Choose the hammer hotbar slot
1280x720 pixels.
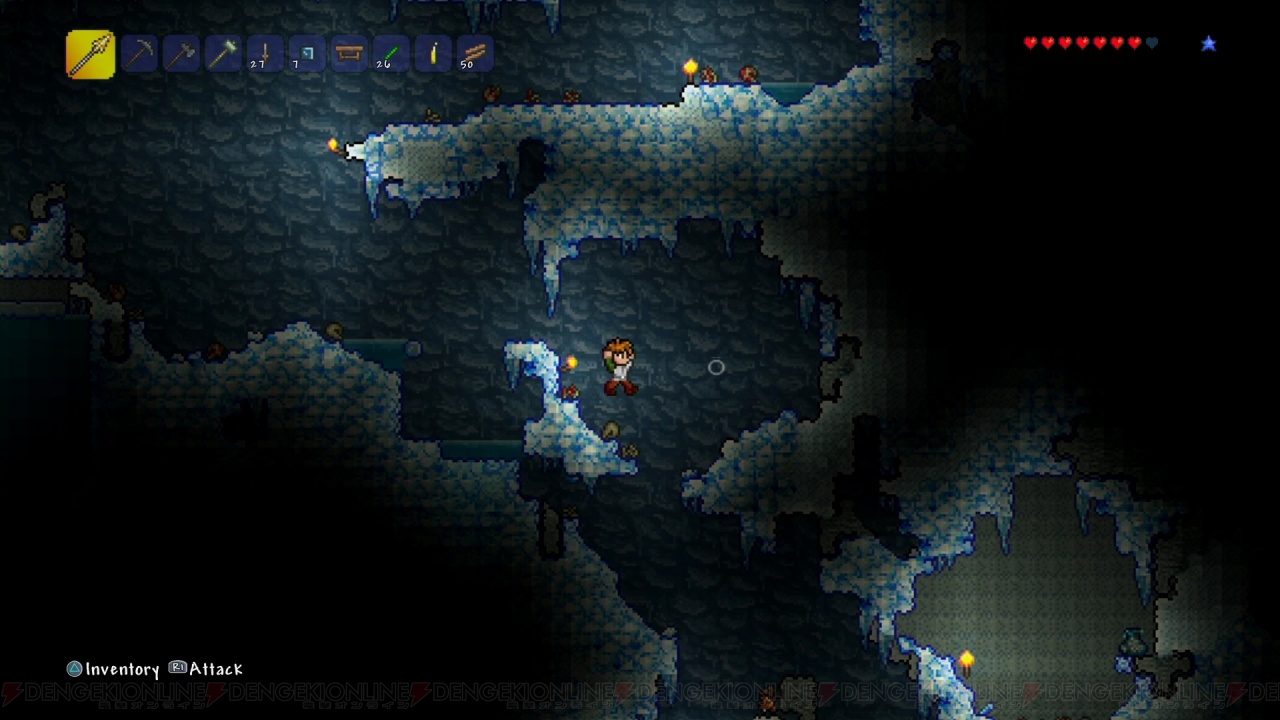tap(223, 54)
